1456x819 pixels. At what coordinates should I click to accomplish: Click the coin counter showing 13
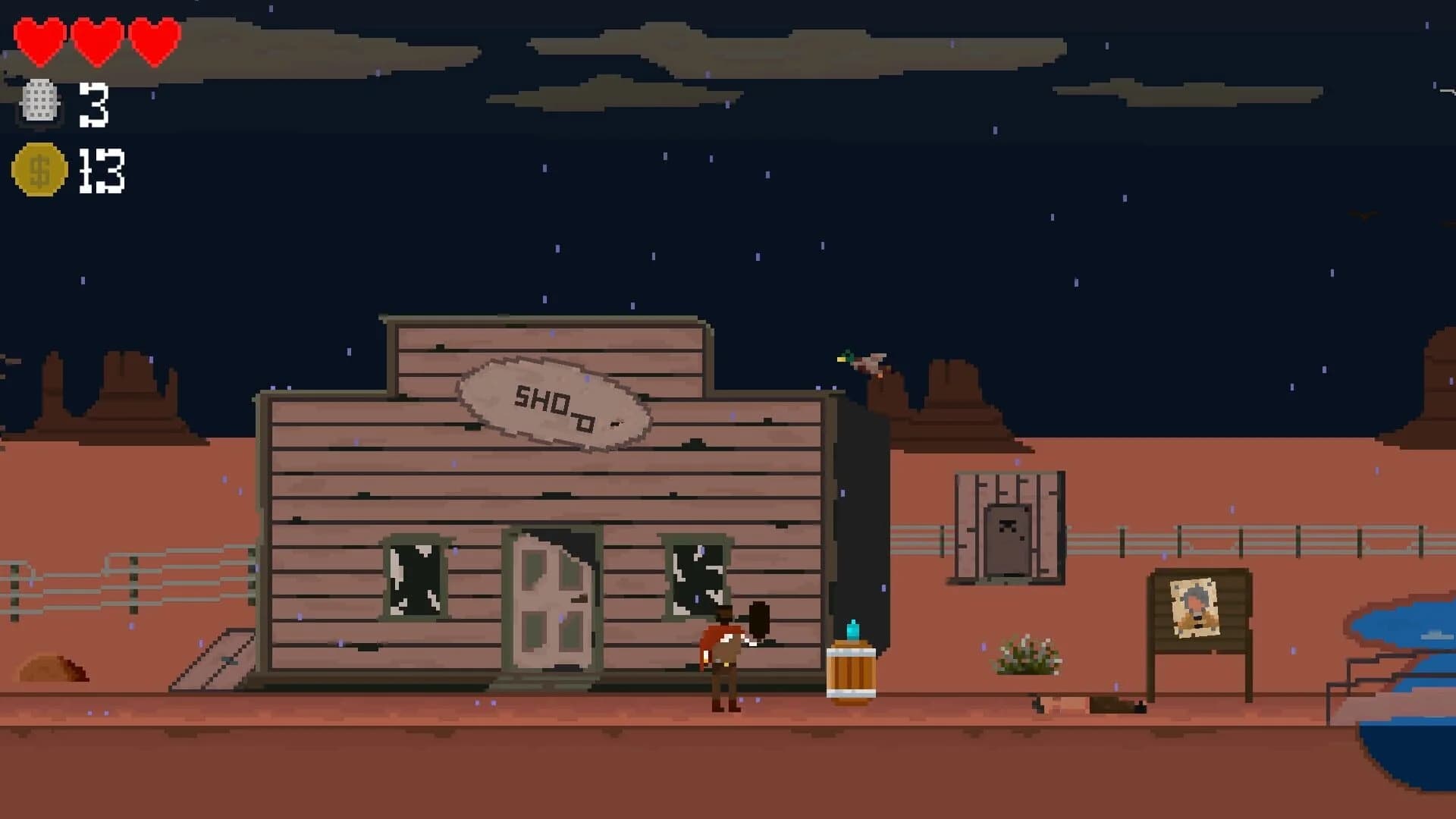[101, 171]
